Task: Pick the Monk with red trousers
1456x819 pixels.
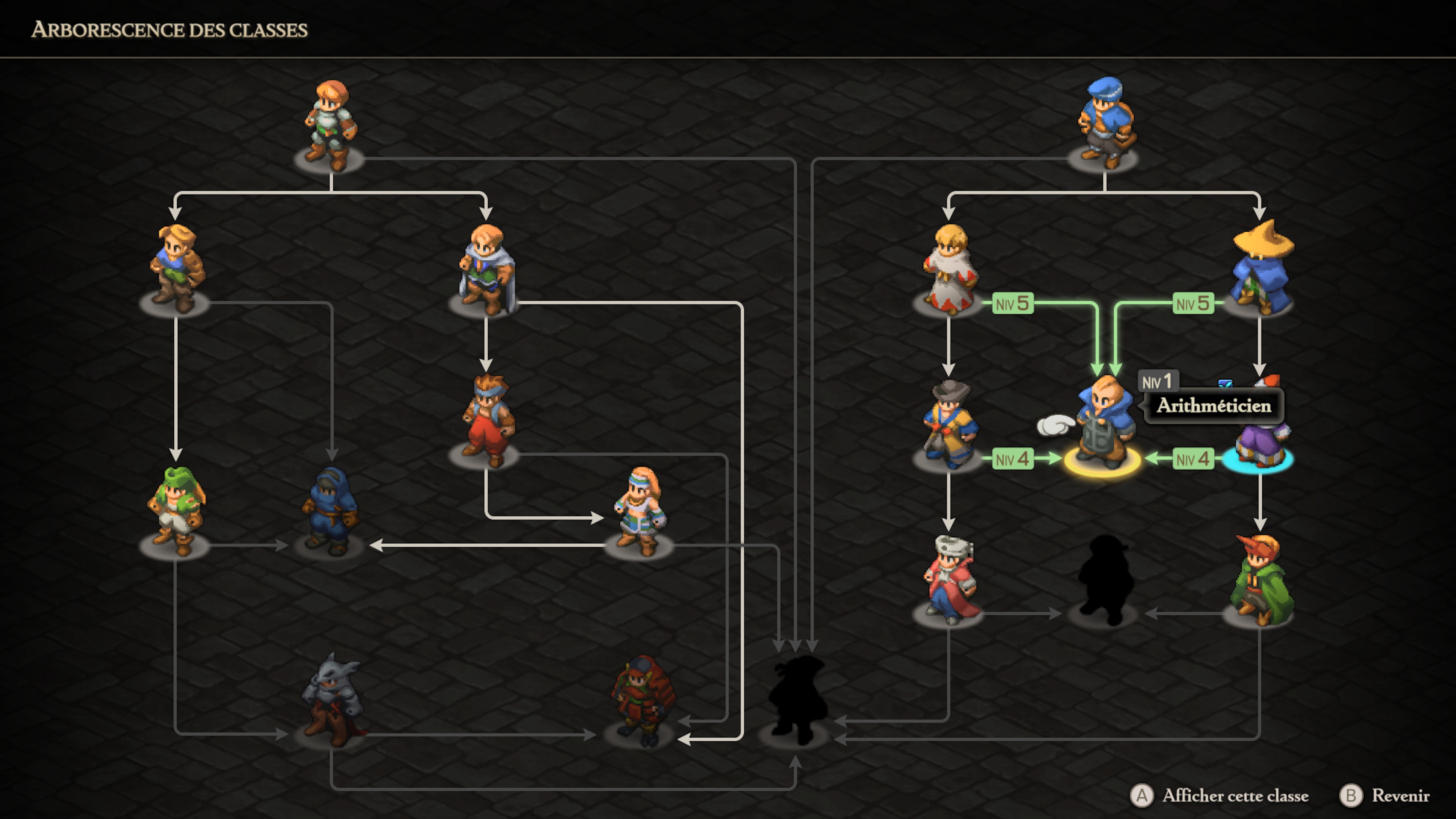Action: [487, 421]
